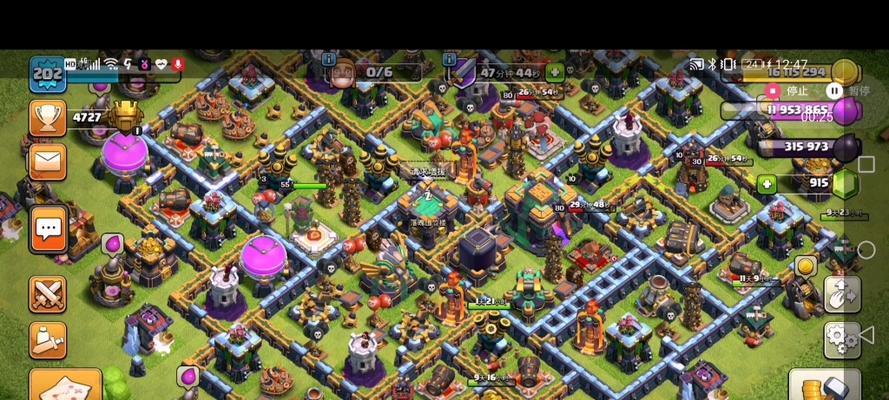
Task: Tap the map Attack button
Action: click(x=64, y=385)
